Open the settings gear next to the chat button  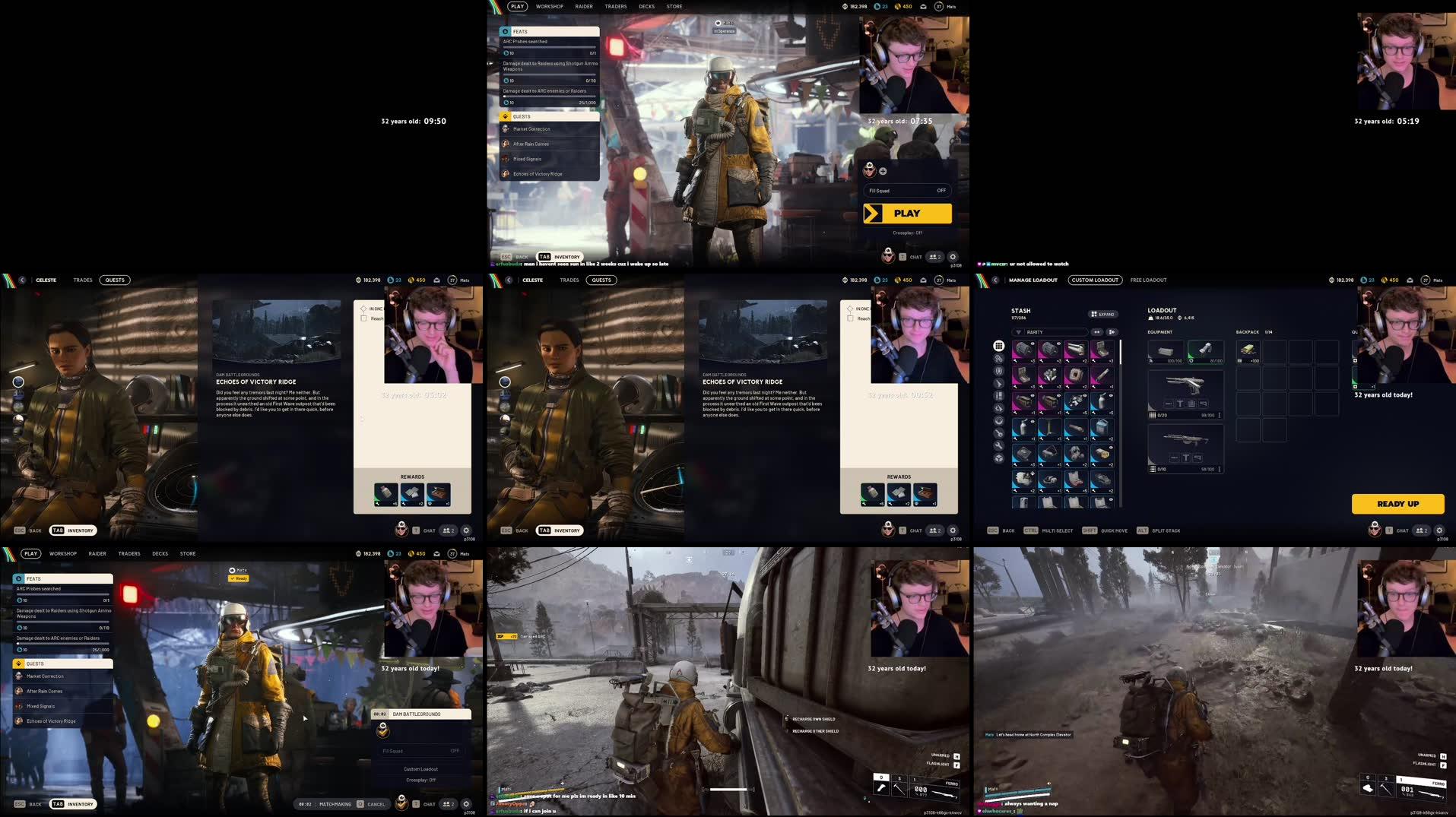[1440, 530]
